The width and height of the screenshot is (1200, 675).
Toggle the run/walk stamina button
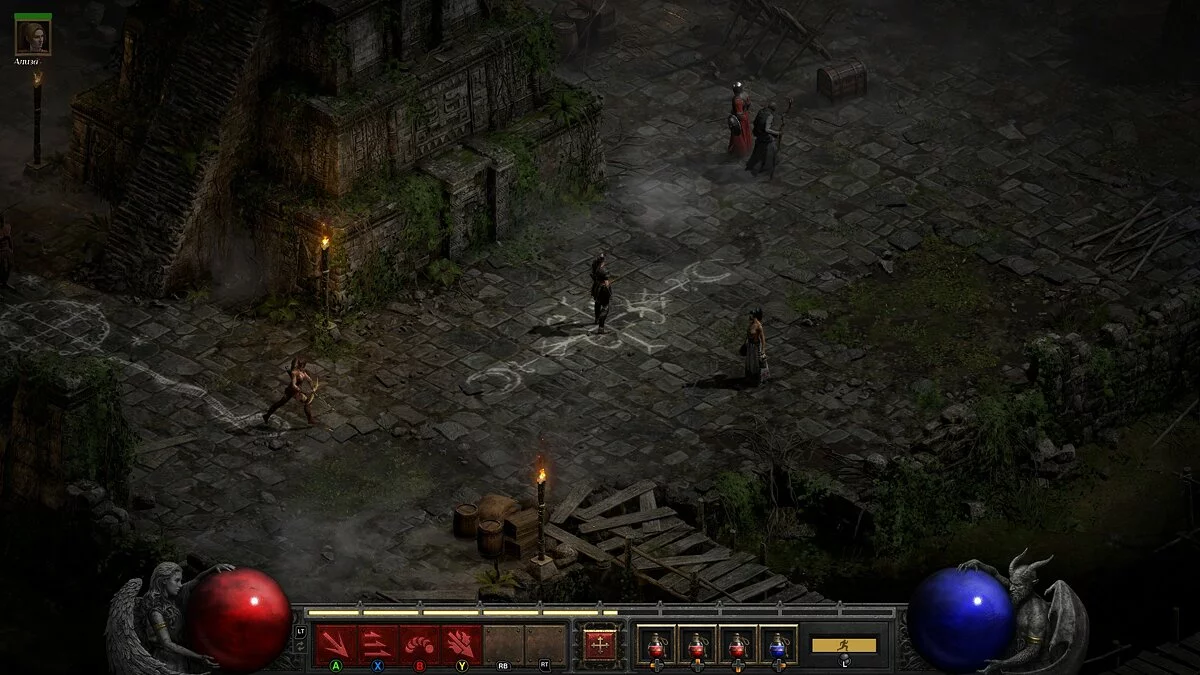coord(843,645)
